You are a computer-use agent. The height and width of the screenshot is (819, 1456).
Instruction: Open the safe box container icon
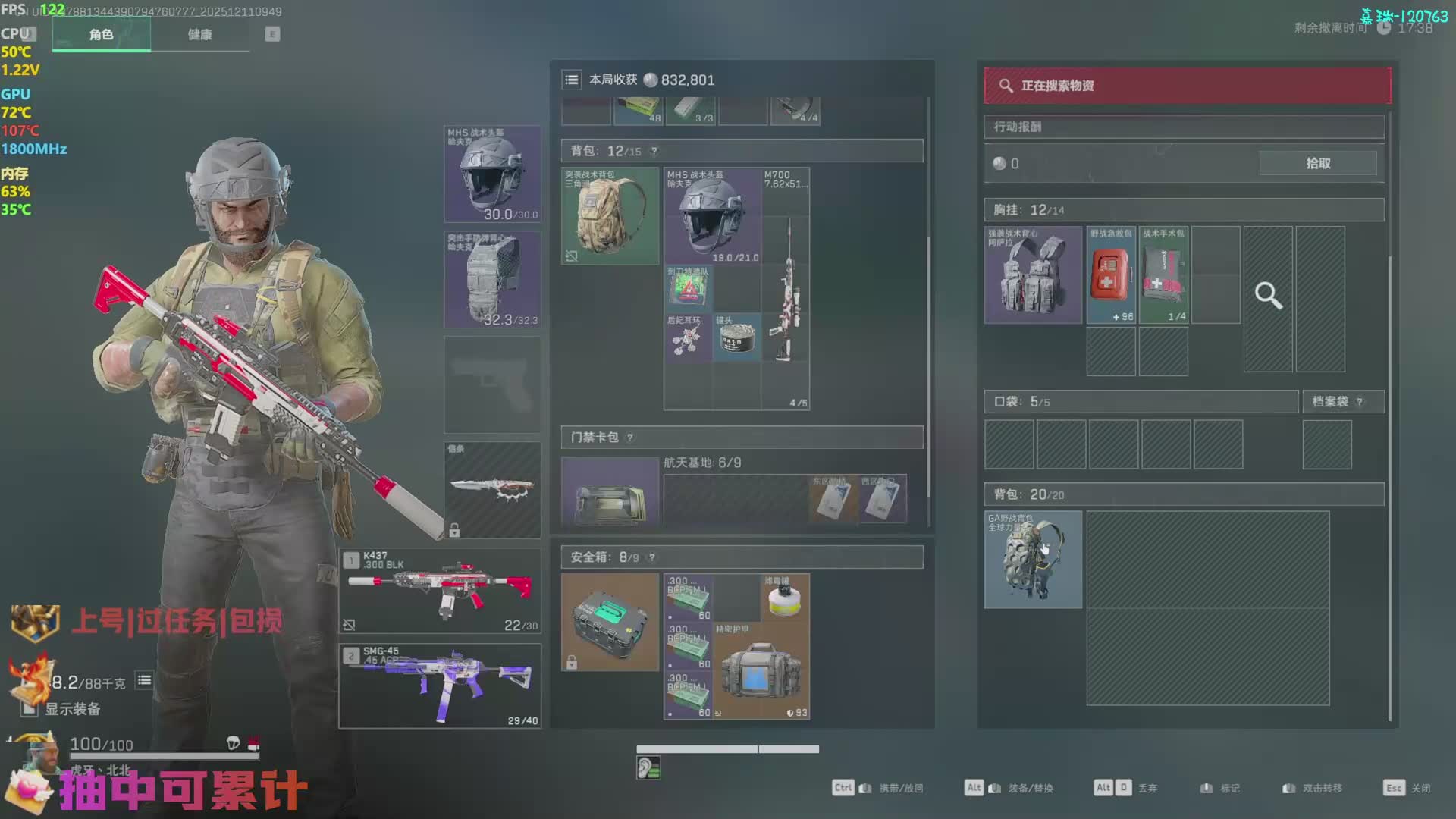[x=610, y=622]
